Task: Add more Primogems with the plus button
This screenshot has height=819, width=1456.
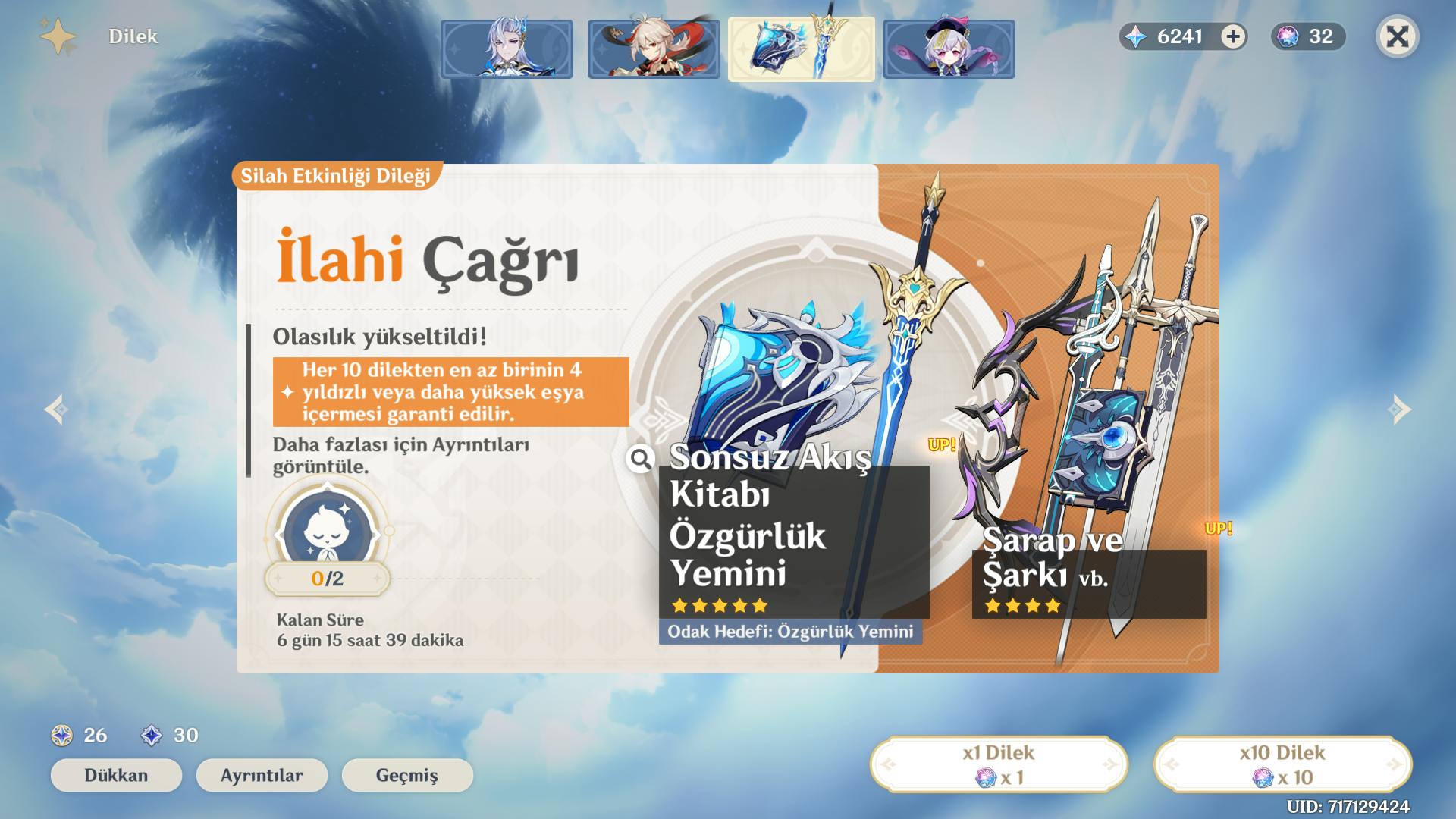Action: click(1233, 36)
